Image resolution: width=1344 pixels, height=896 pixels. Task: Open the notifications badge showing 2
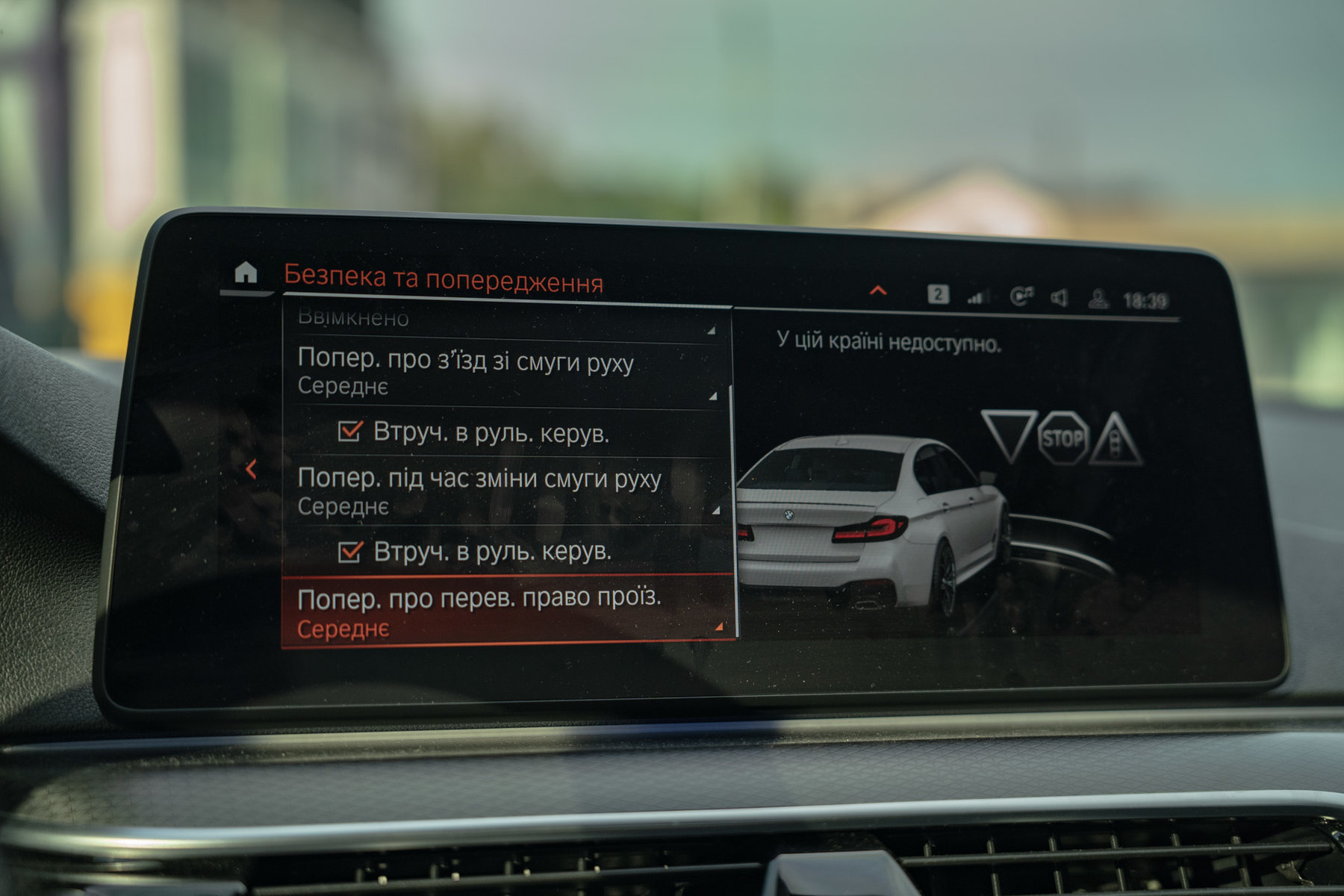tap(938, 294)
